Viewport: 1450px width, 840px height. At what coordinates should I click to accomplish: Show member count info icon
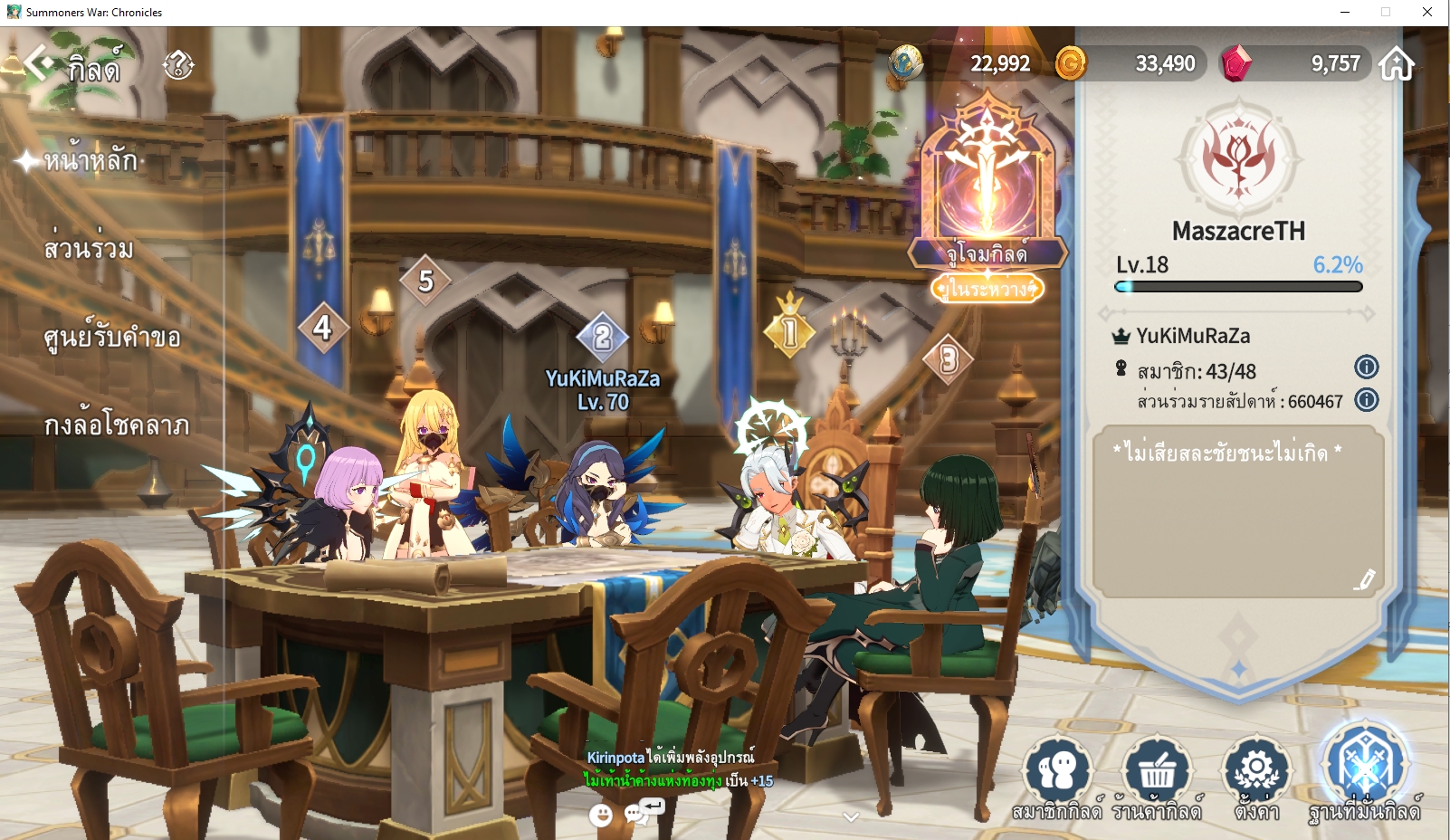tap(1366, 367)
